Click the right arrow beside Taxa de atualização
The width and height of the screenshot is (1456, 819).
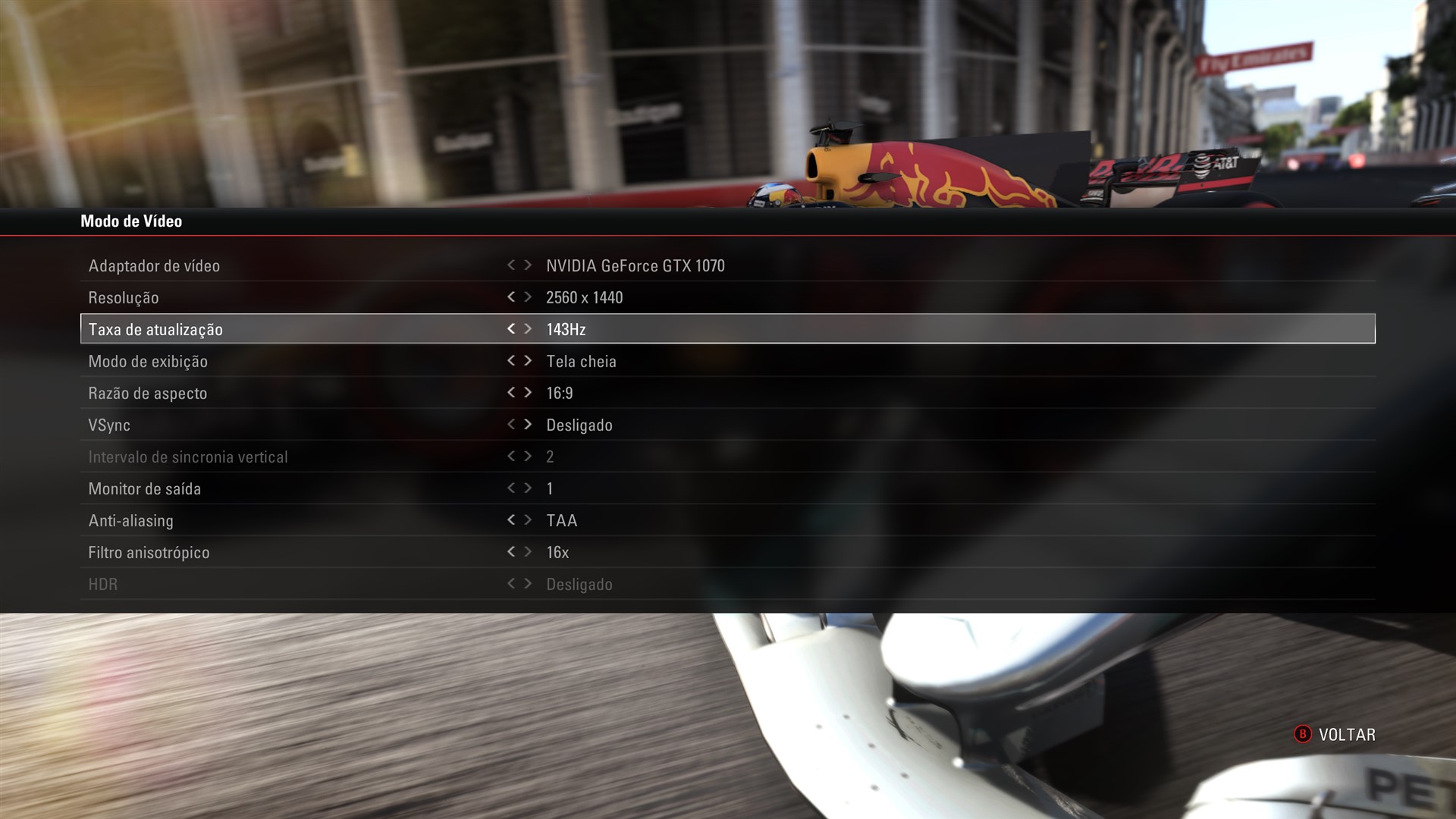click(x=529, y=329)
